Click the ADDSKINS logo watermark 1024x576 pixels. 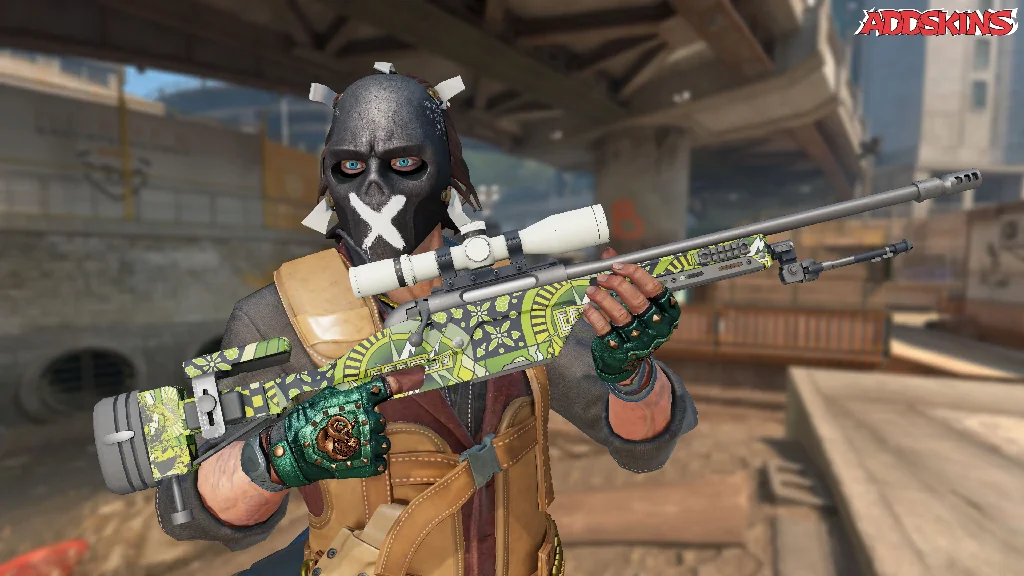point(936,23)
